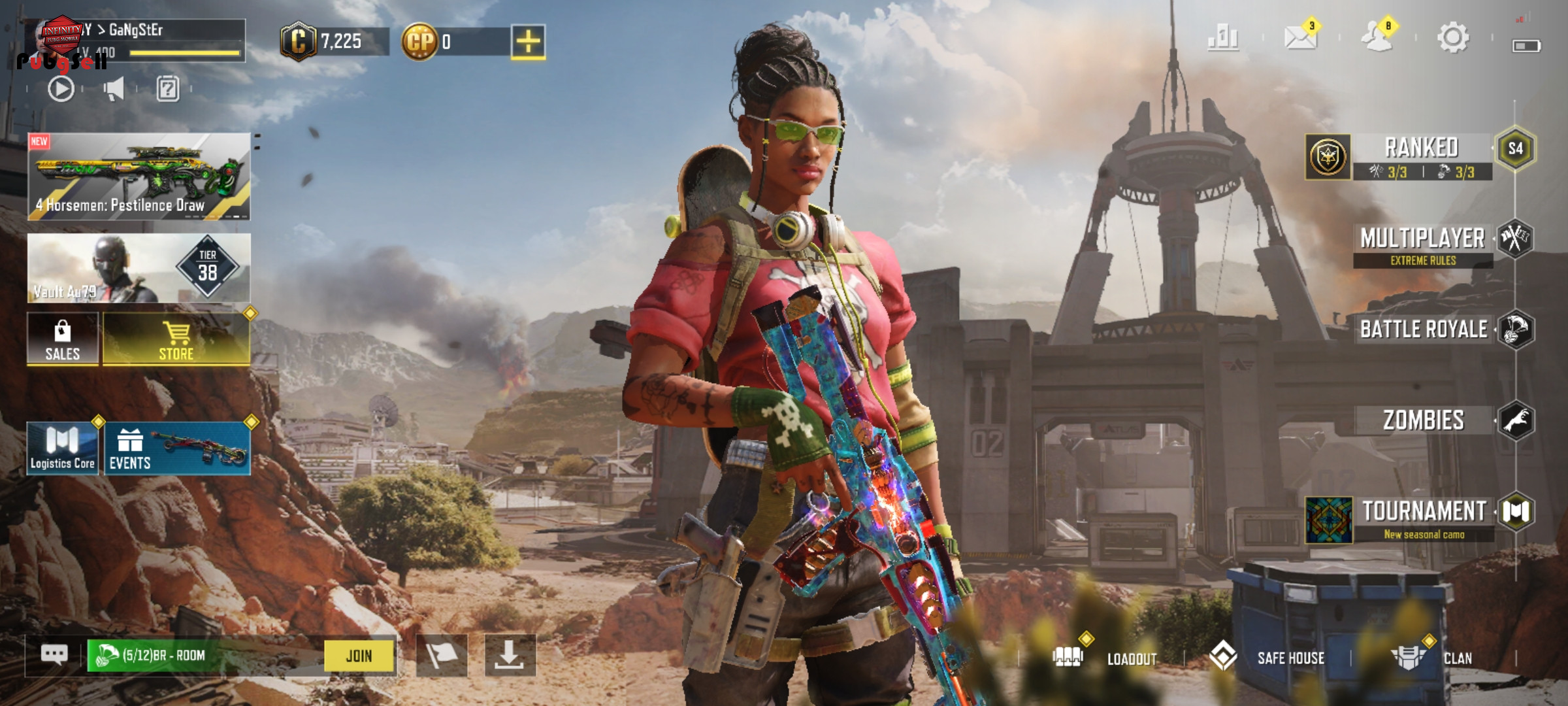This screenshot has width=1568, height=706.
Task: Show the Events panel
Action: point(177,448)
